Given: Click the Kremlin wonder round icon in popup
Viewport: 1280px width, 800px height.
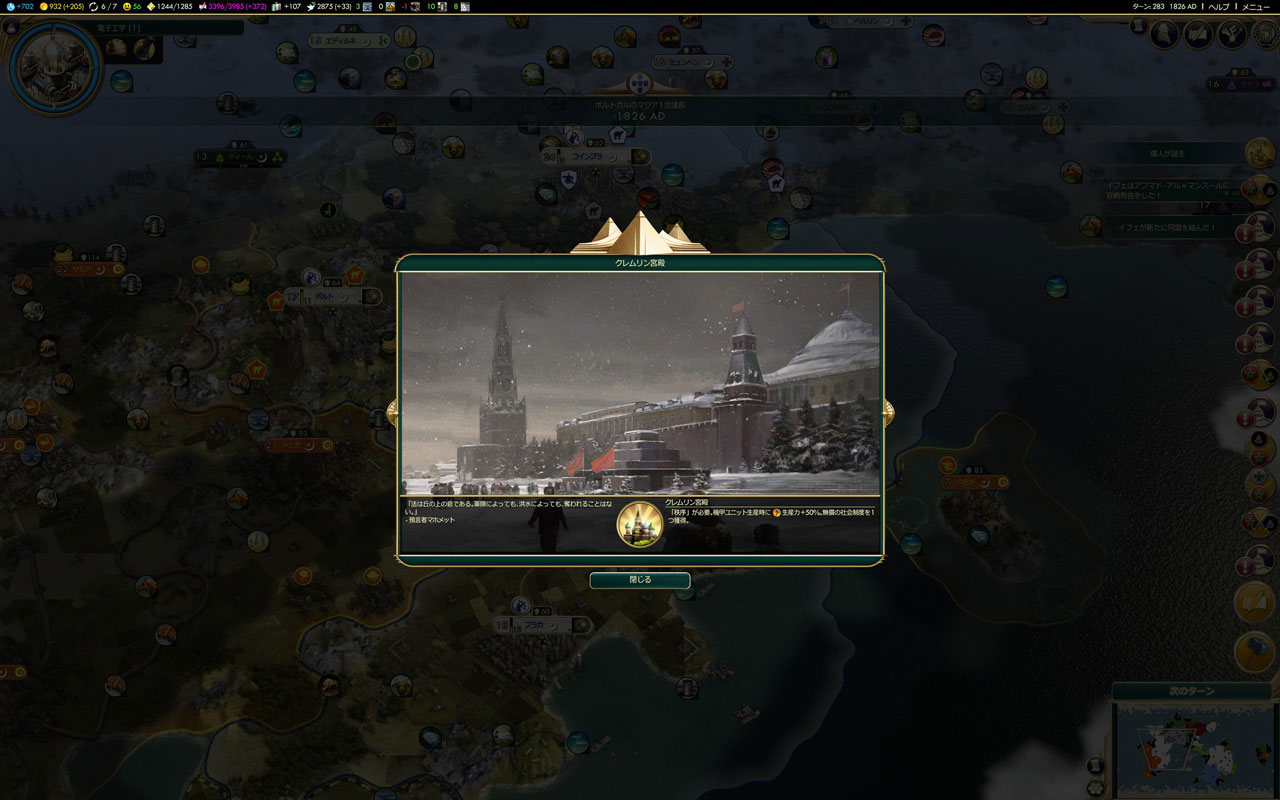Looking at the screenshot, I should pos(639,523).
